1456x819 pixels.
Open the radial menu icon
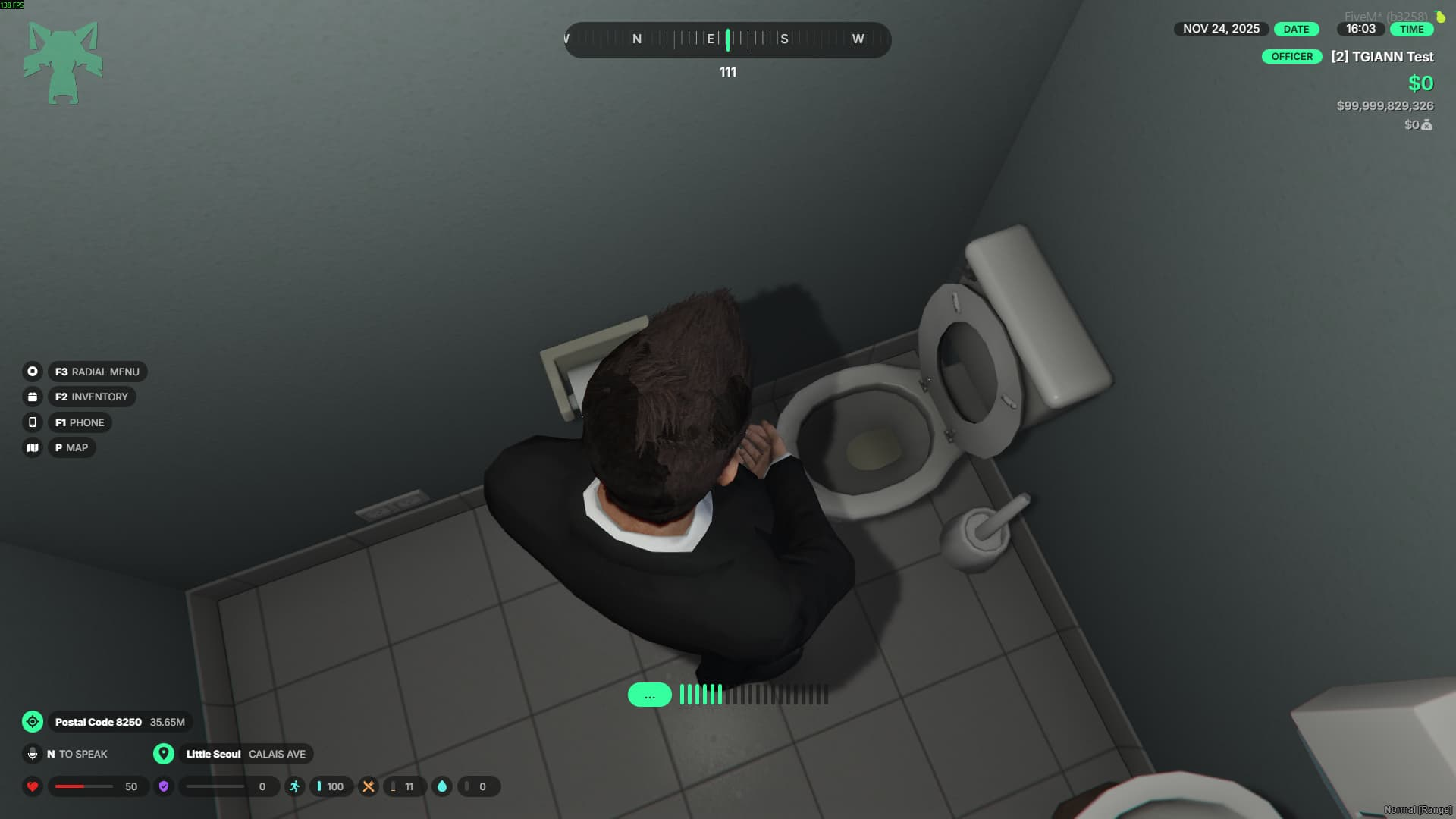33,372
